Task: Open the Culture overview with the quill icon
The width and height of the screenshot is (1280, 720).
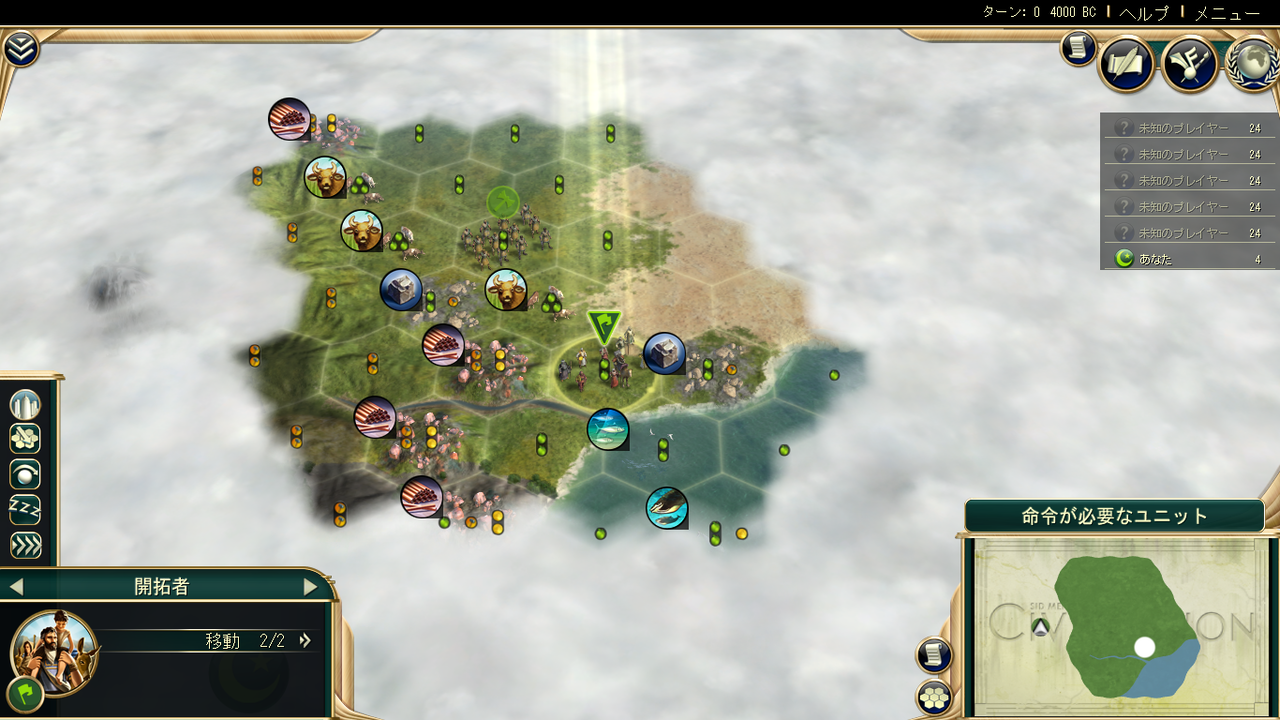Action: (x=1124, y=62)
